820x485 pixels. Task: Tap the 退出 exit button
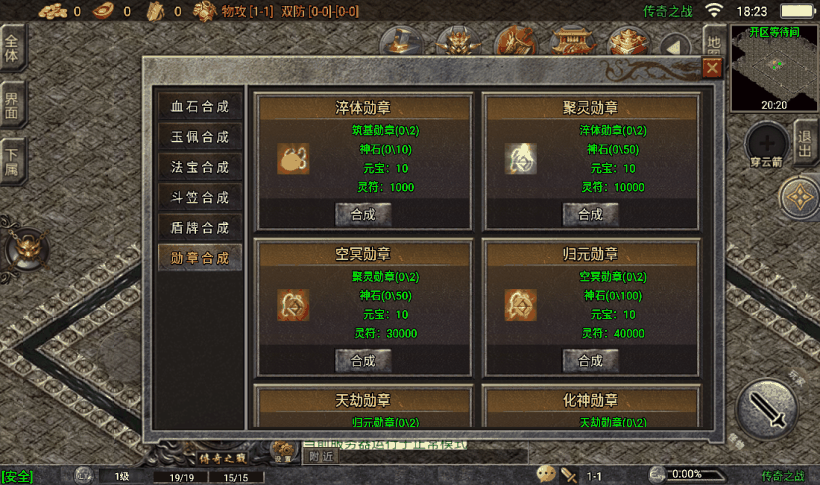804,143
